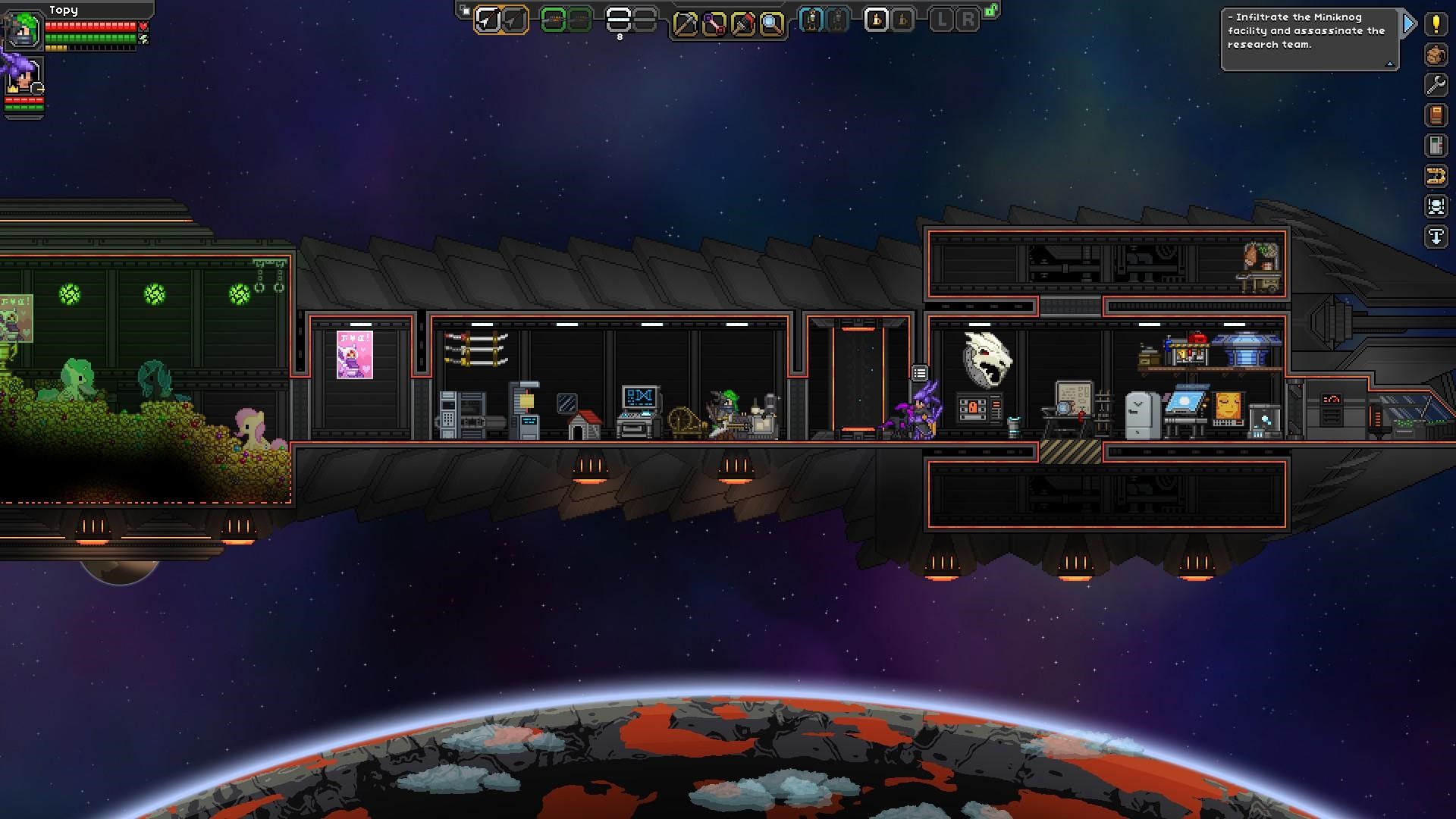Open the crafting wrench icon

click(1436, 85)
